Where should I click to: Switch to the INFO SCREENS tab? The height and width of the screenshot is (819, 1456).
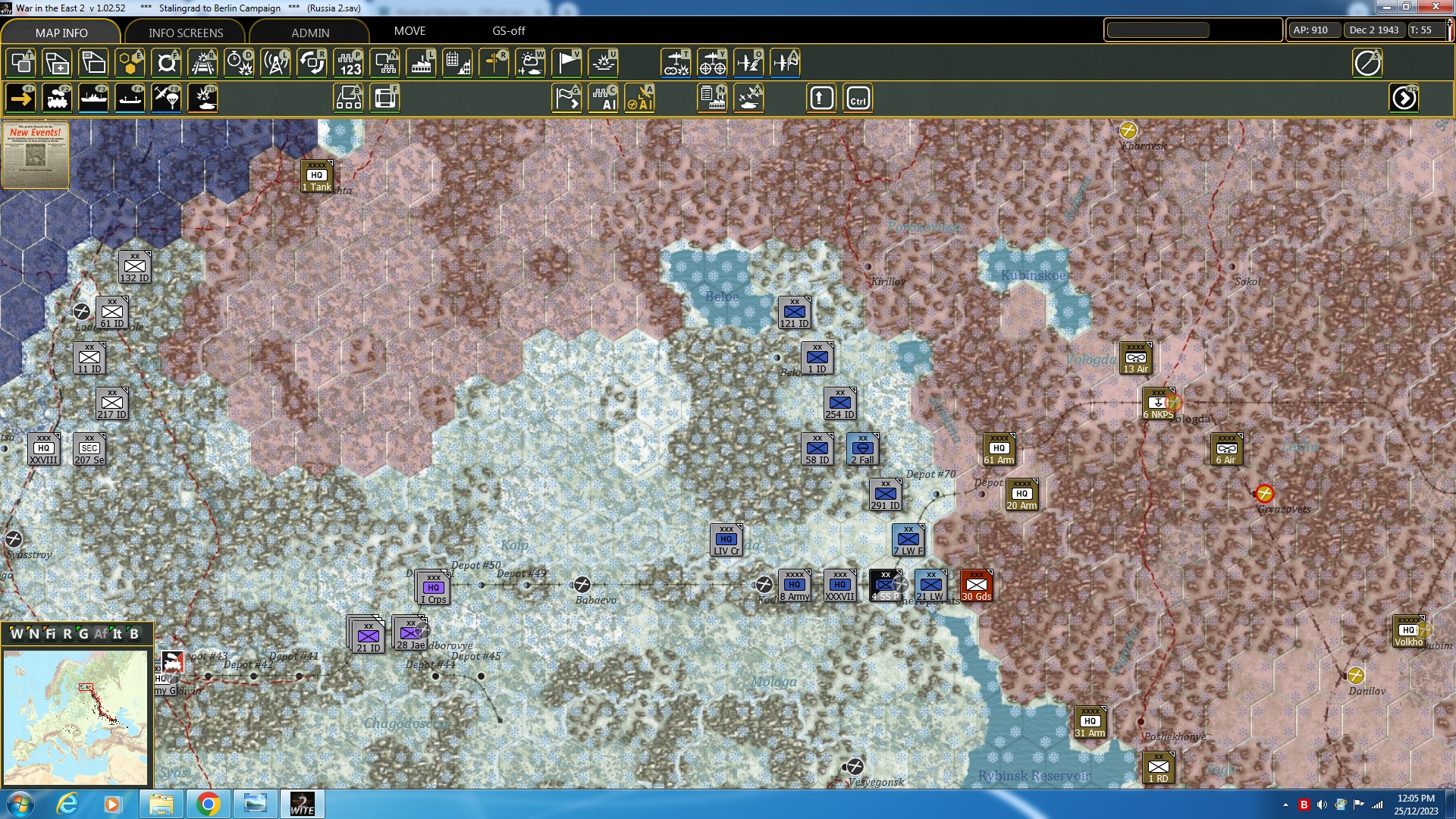[x=184, y=32]
